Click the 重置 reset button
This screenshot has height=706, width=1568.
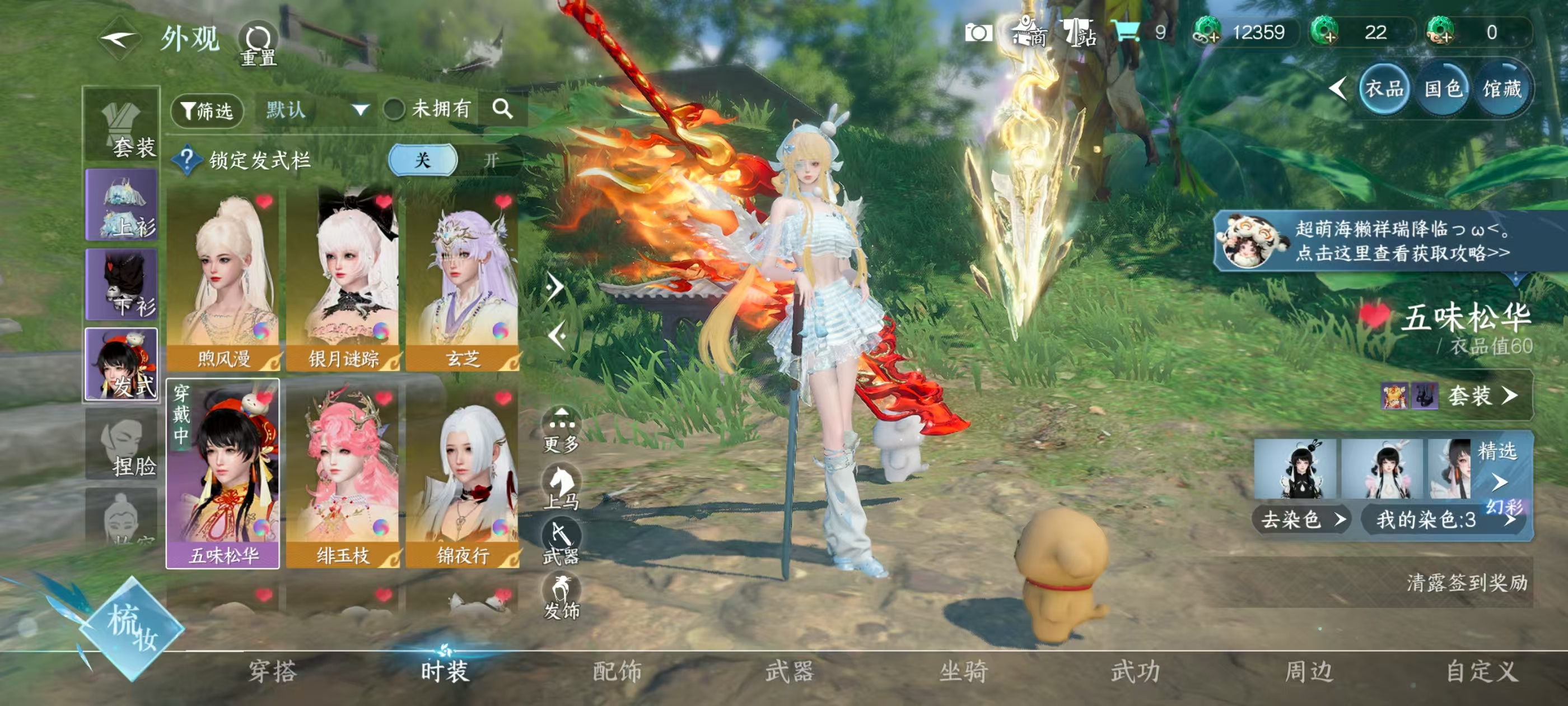click(x=258, y=44)
